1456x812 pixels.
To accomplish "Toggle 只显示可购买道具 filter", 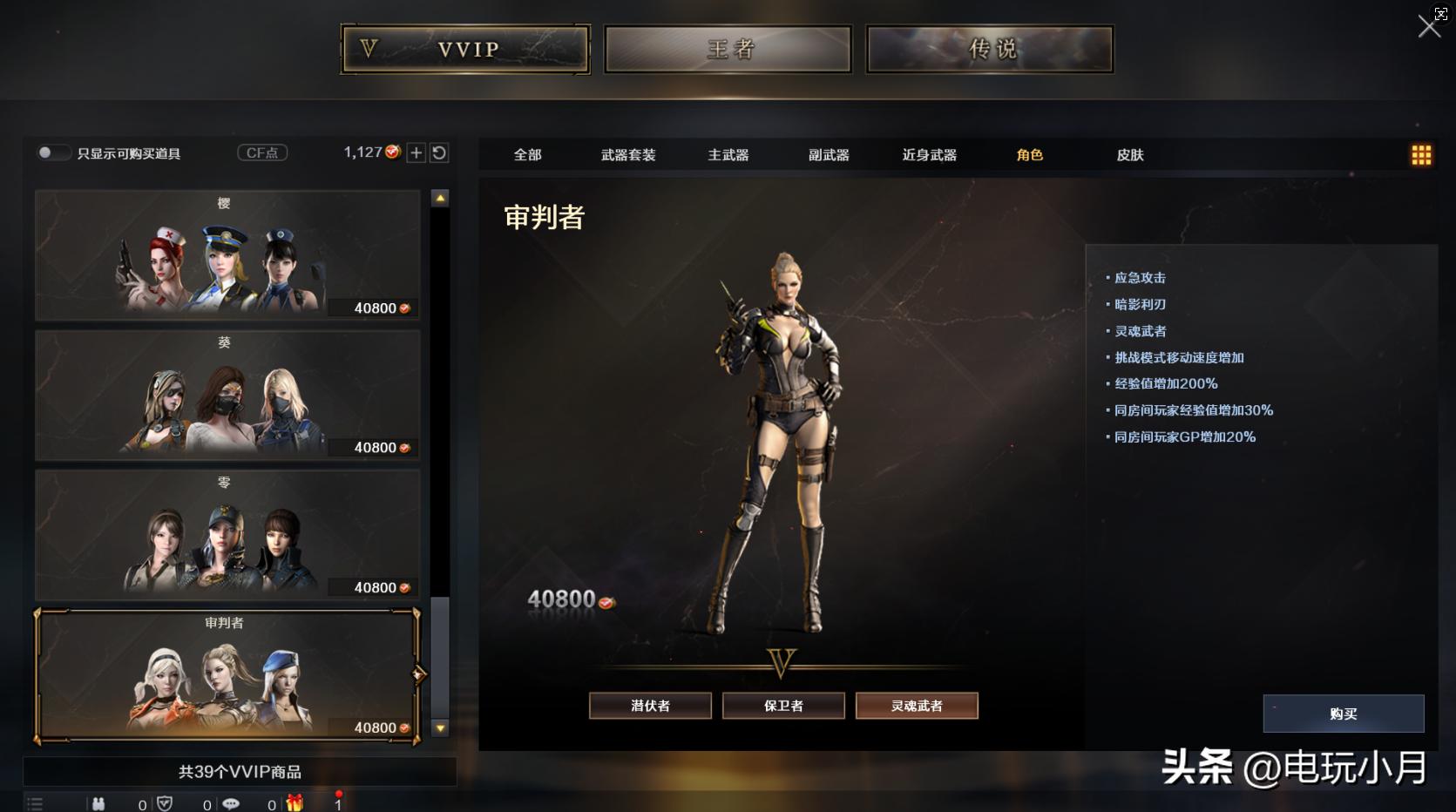I will pyautogui.click(x=51, y=153).
